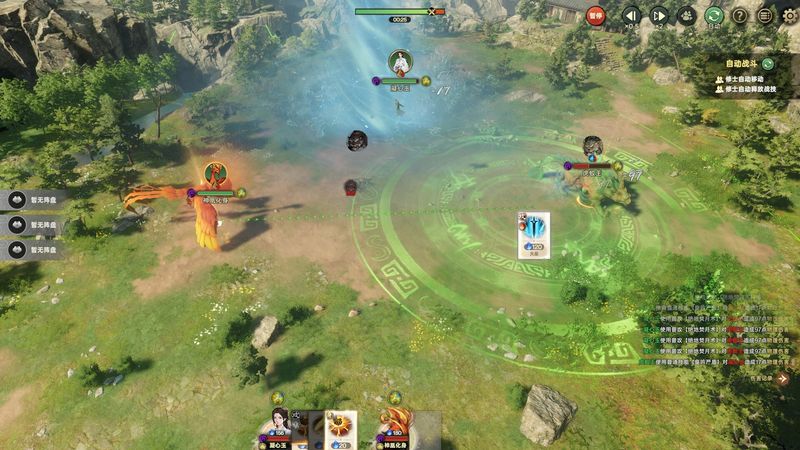Slow the battle to x0.5 speed

point(631,15)
